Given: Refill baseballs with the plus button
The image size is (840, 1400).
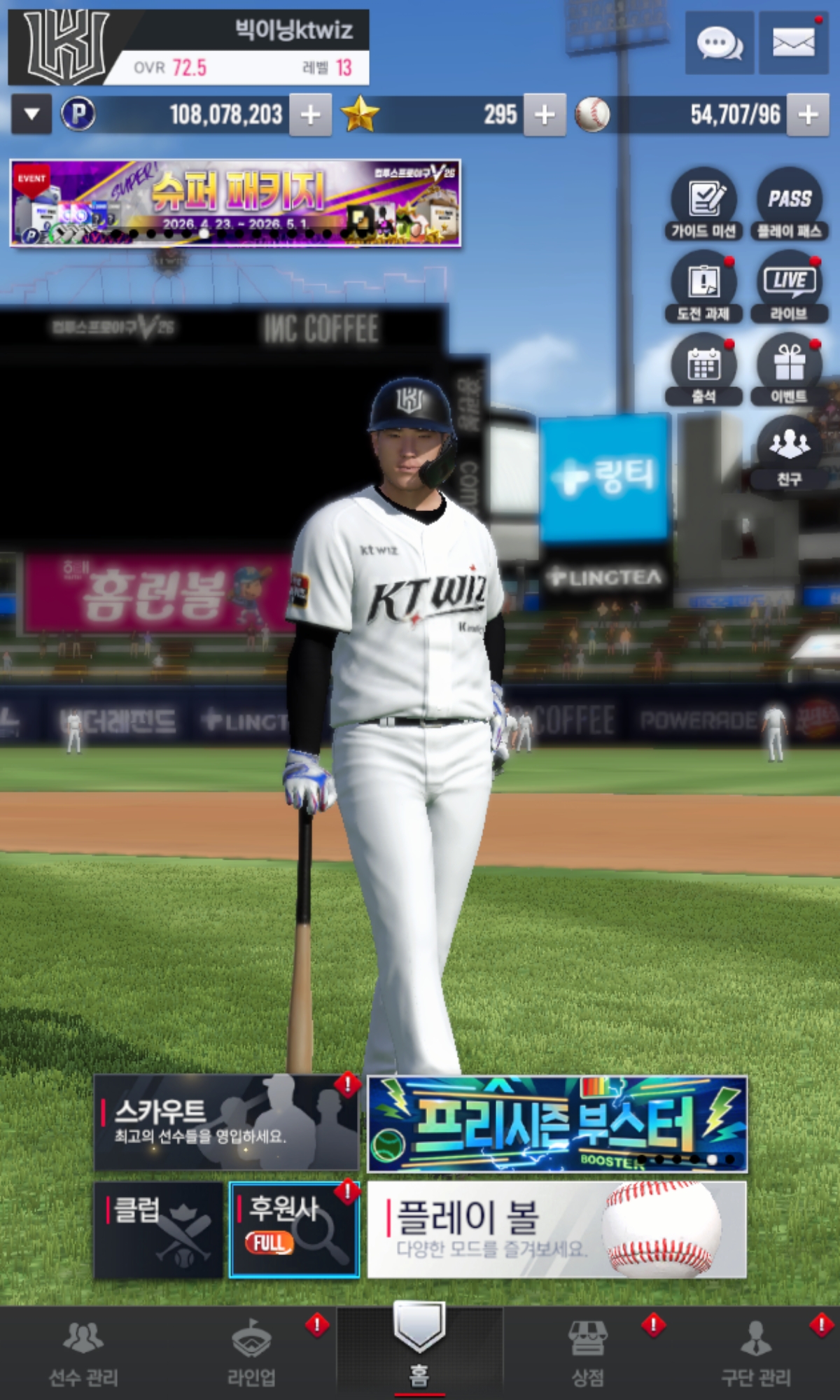Looking at the screenshot, I should (808, 115).
